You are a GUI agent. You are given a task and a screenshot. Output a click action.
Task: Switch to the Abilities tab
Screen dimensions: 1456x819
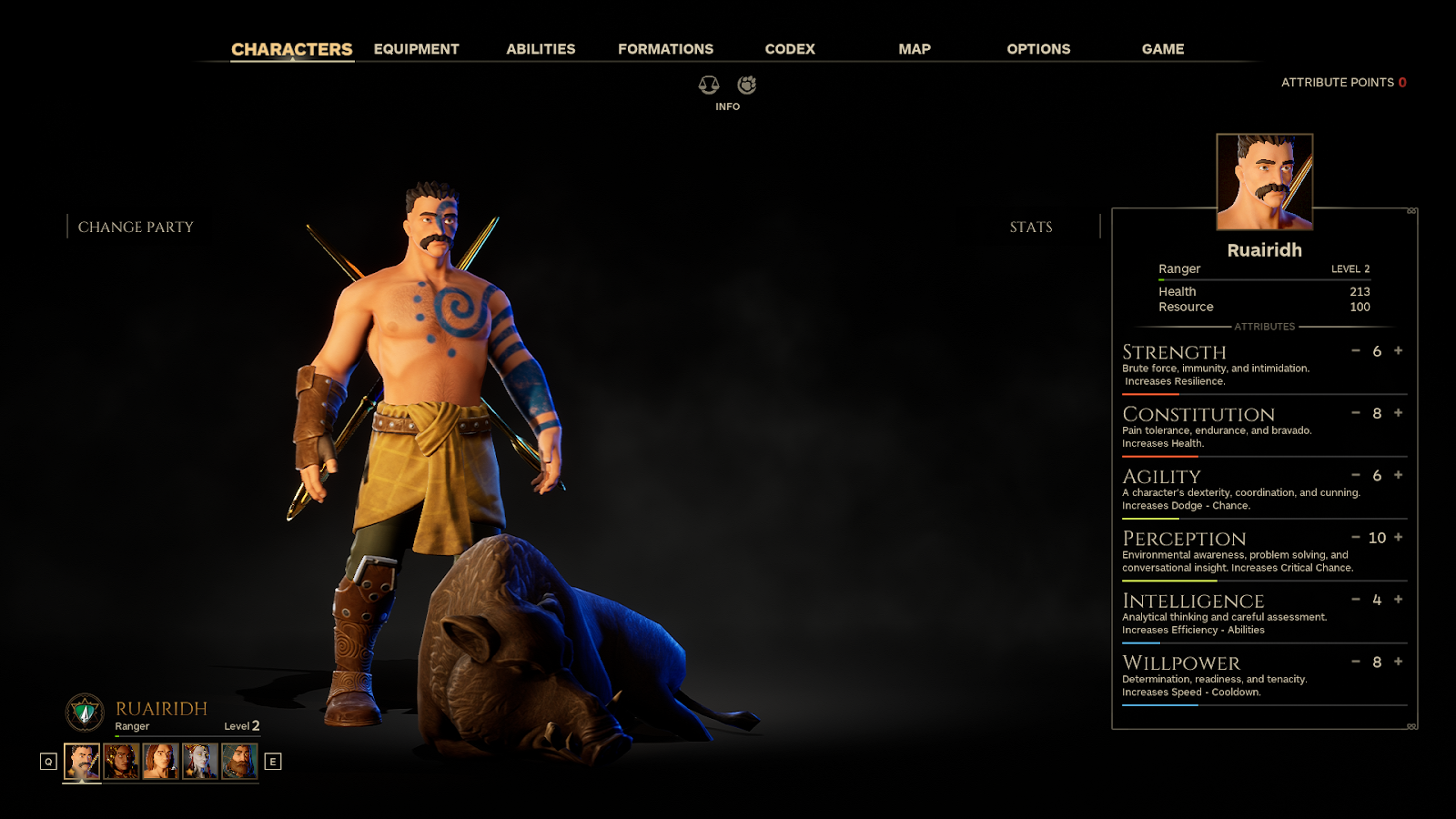pyautogui.click(x=541, y=49)
